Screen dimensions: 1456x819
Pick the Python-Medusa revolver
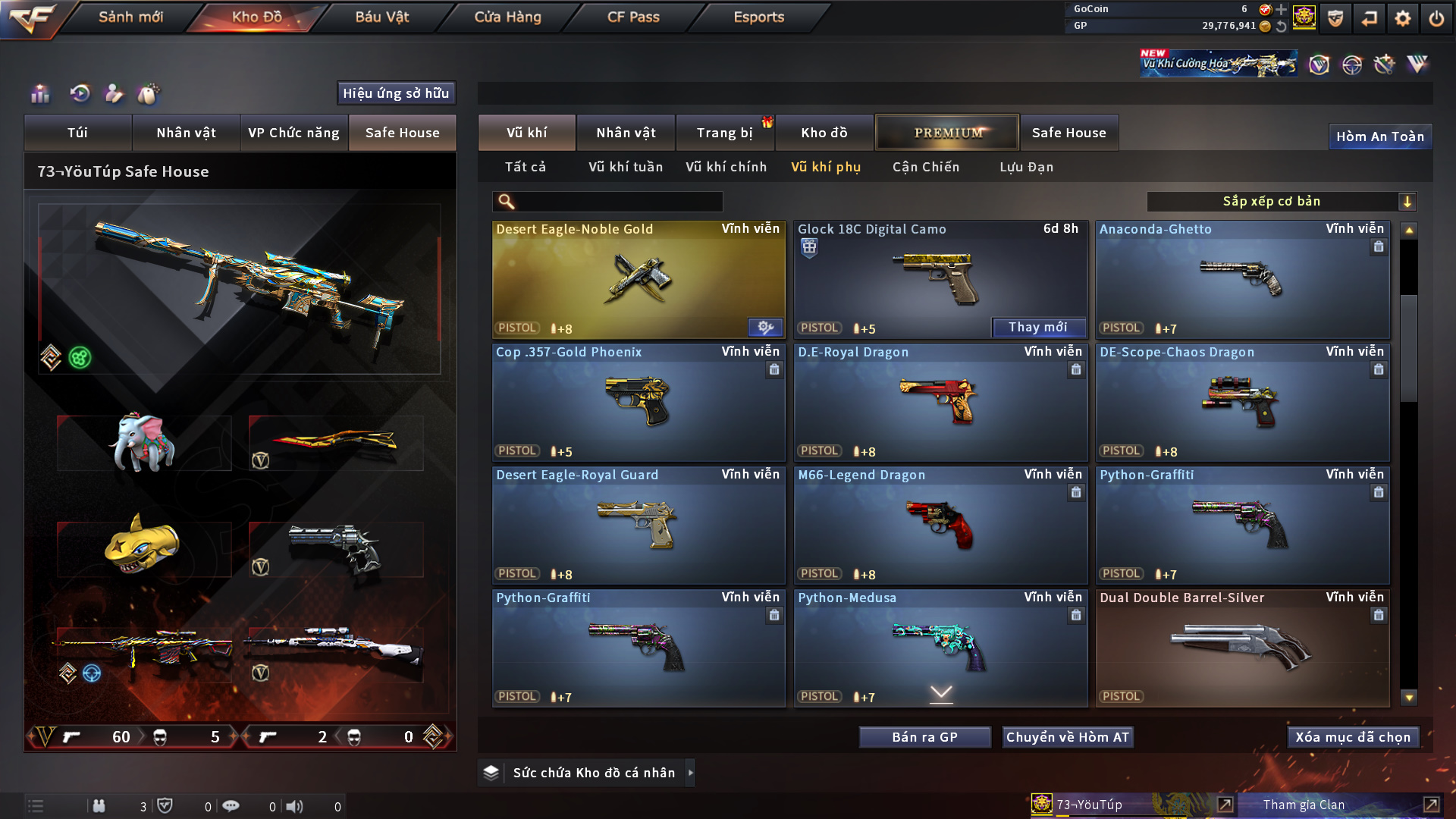click(940, 648)
